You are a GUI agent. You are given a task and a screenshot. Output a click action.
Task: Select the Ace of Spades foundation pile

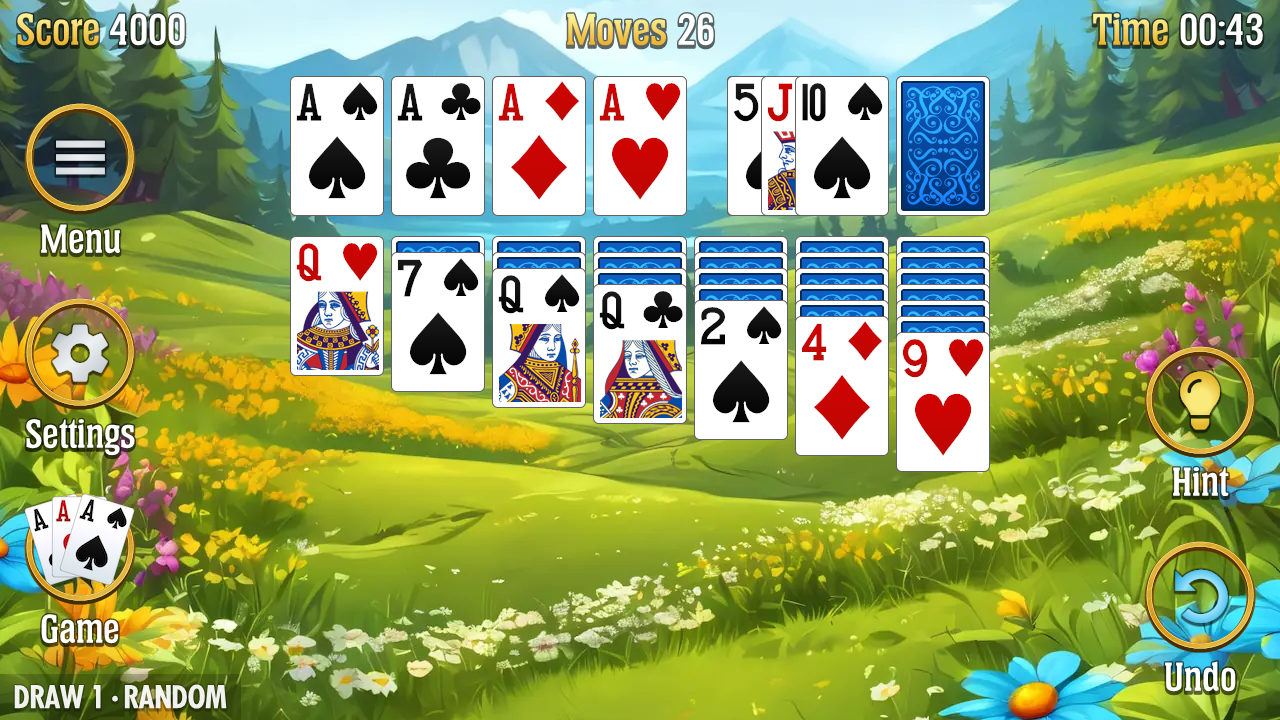337,145
